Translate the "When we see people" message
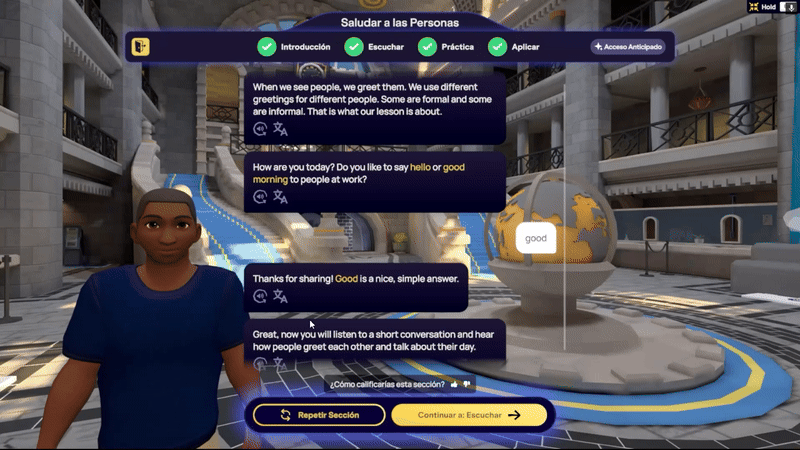 280,129
